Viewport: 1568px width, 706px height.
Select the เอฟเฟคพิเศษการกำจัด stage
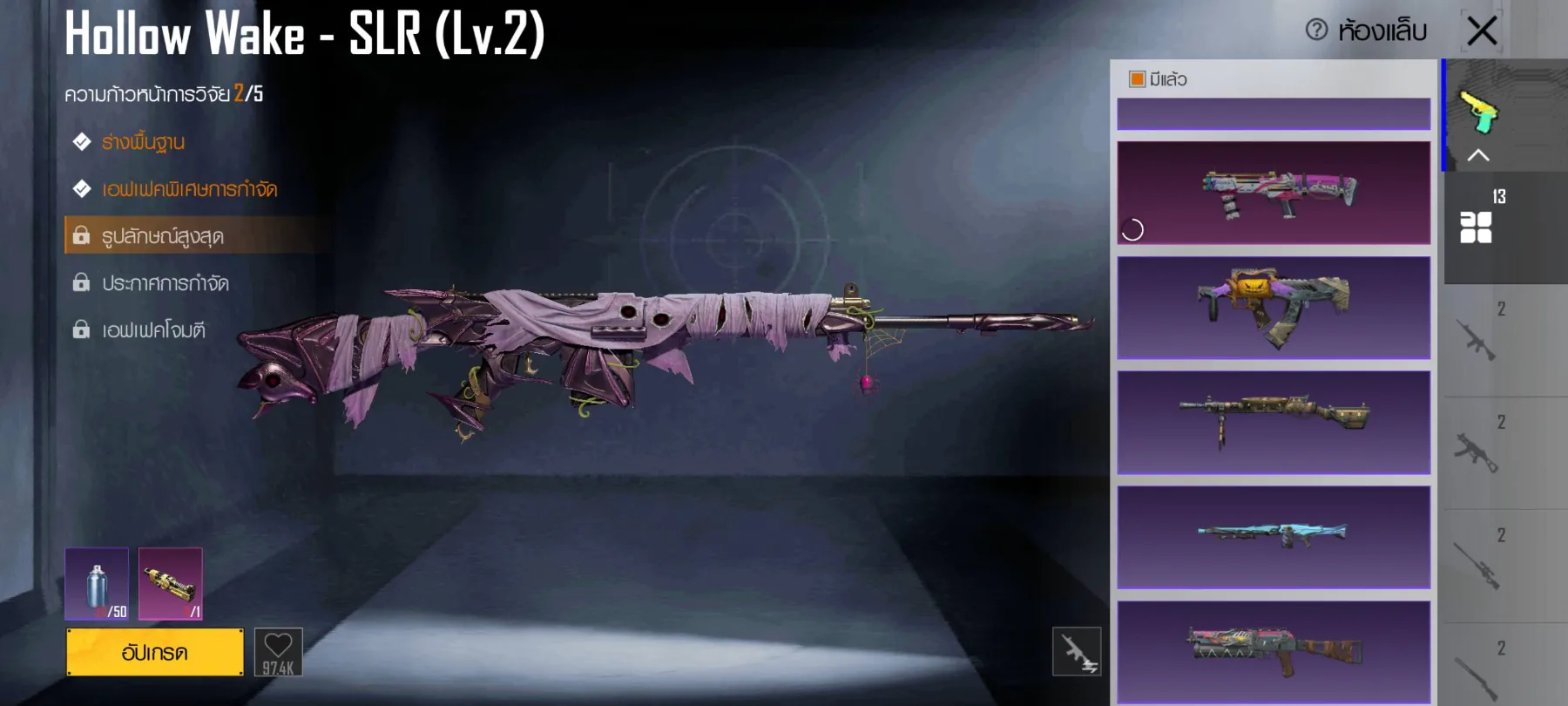point(189,189)
